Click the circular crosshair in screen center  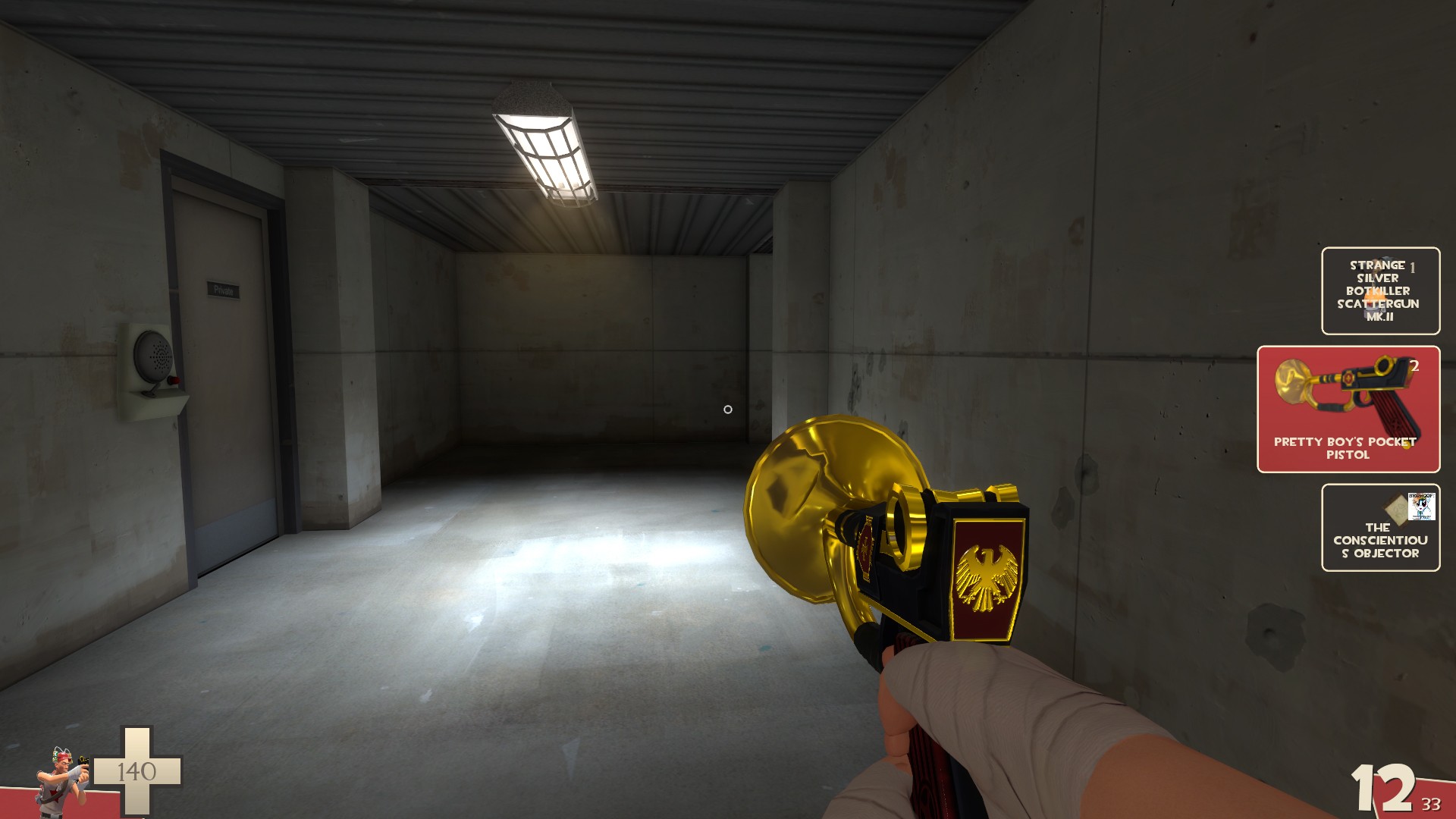727,409
